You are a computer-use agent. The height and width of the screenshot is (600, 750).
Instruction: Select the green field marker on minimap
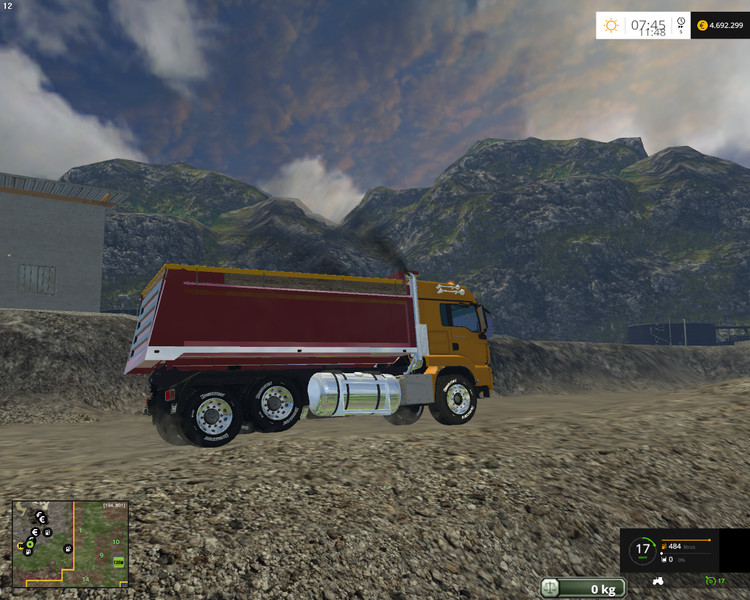point(119,562)
